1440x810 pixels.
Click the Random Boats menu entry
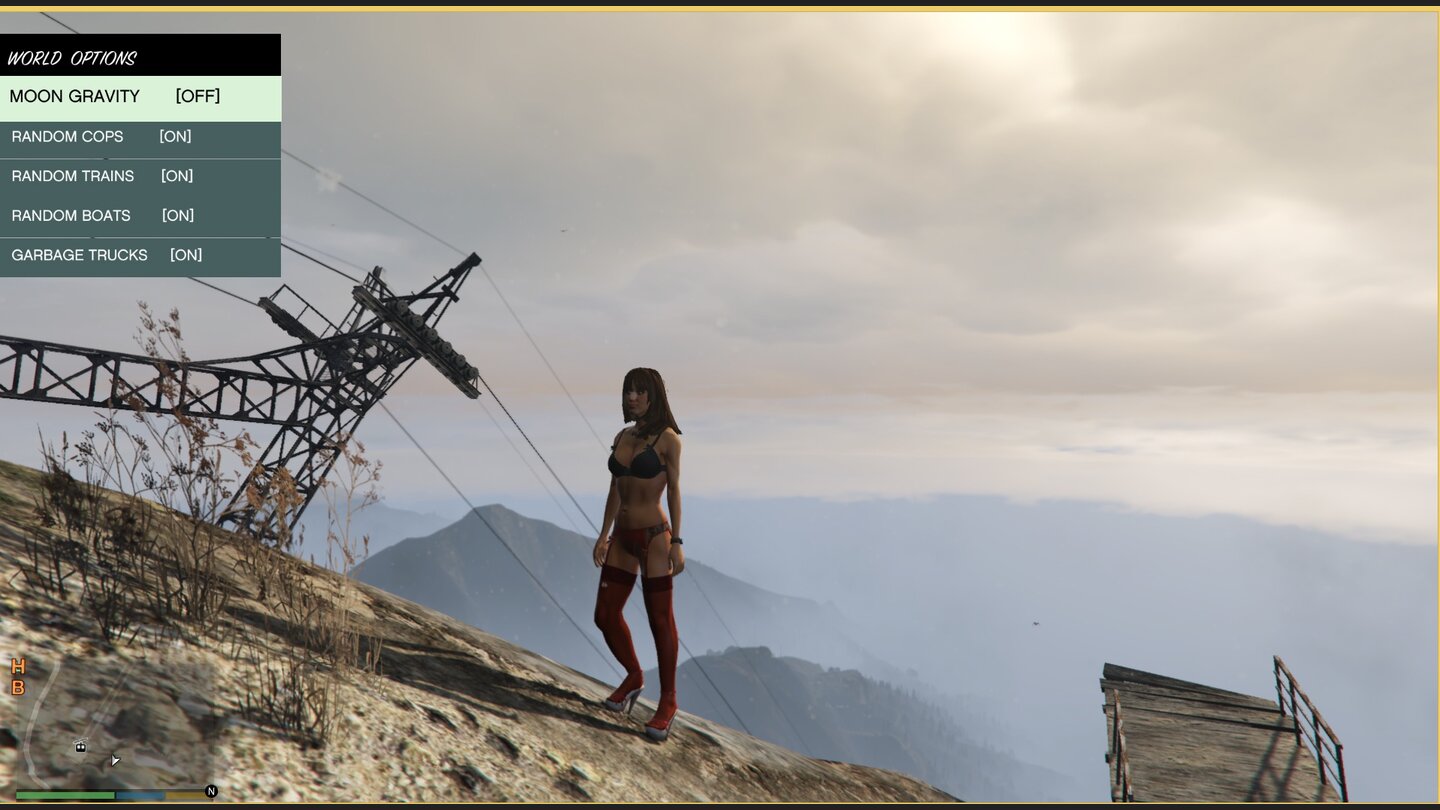(x=70, y=215)
